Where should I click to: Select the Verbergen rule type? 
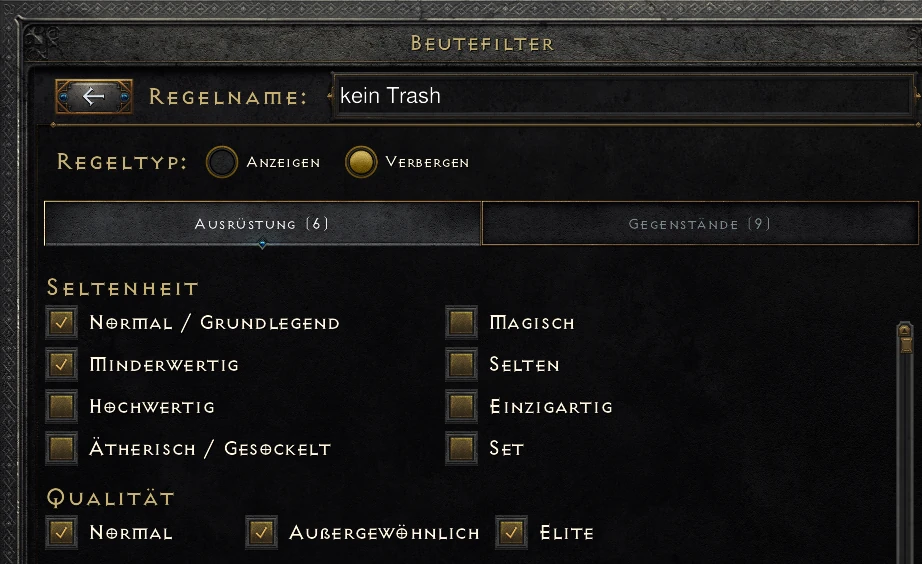[361, 162]
